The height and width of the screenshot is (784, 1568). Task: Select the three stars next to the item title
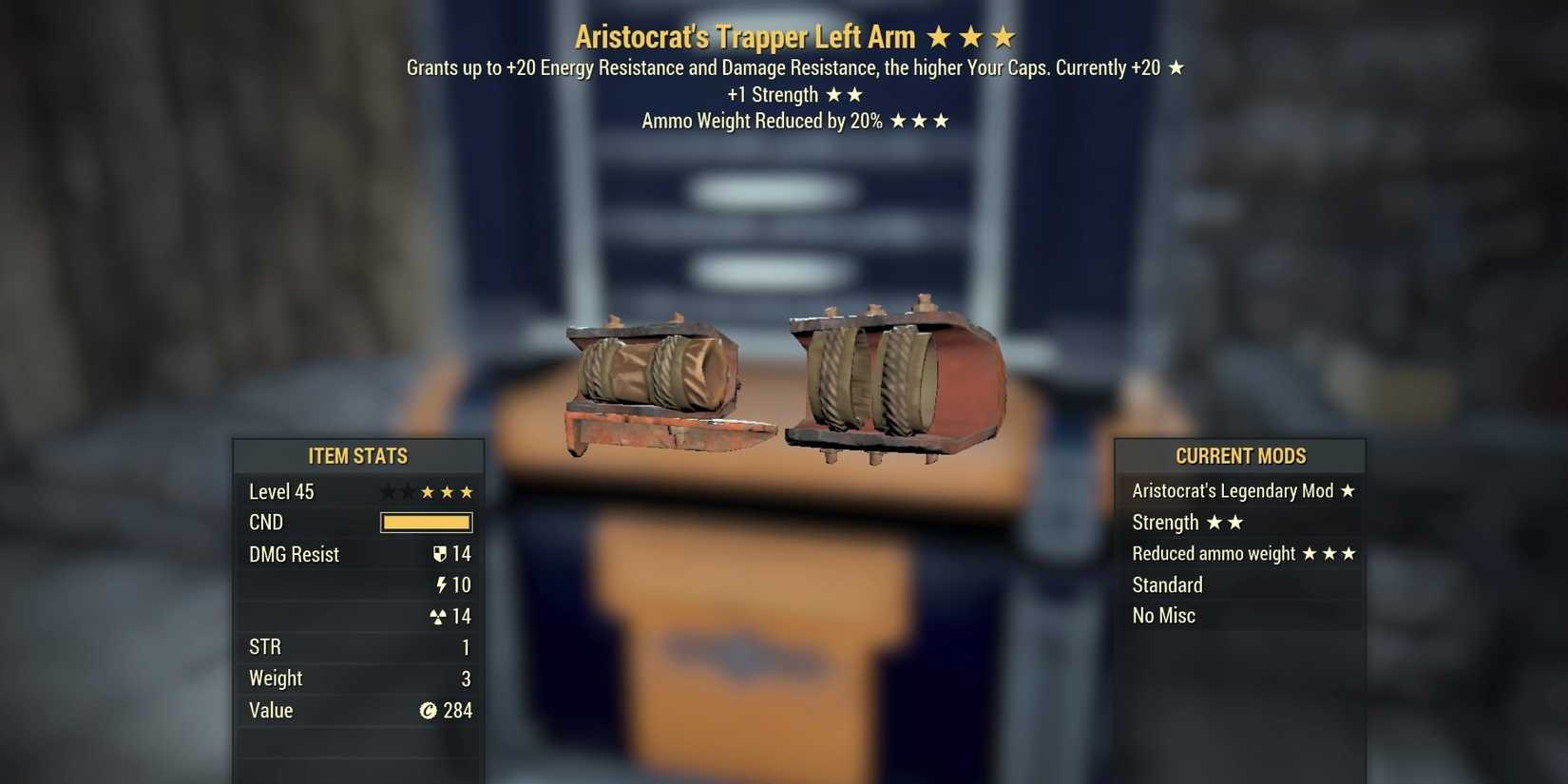point(971,37)
